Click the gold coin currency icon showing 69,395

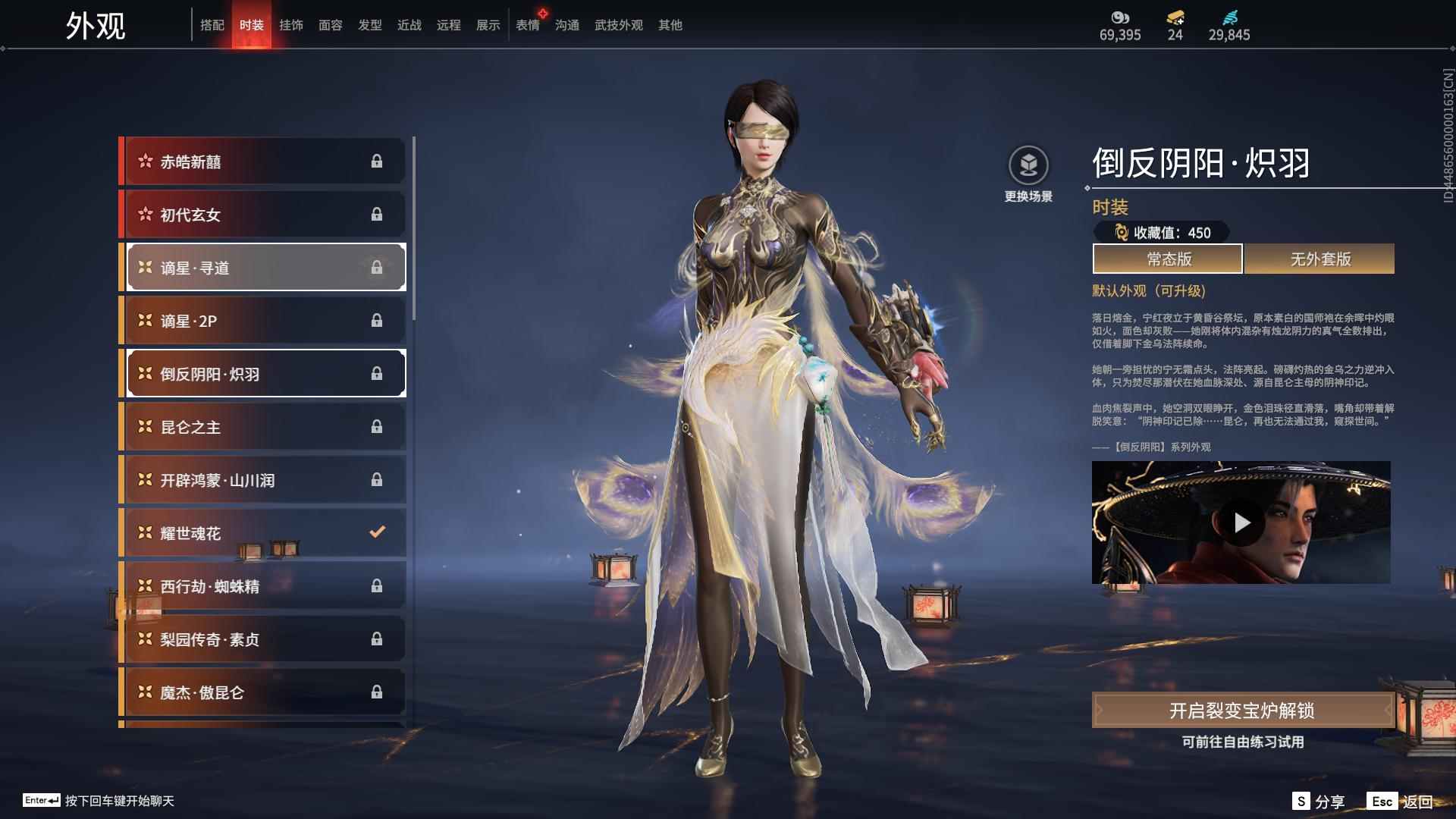[x=1120, y=17]
